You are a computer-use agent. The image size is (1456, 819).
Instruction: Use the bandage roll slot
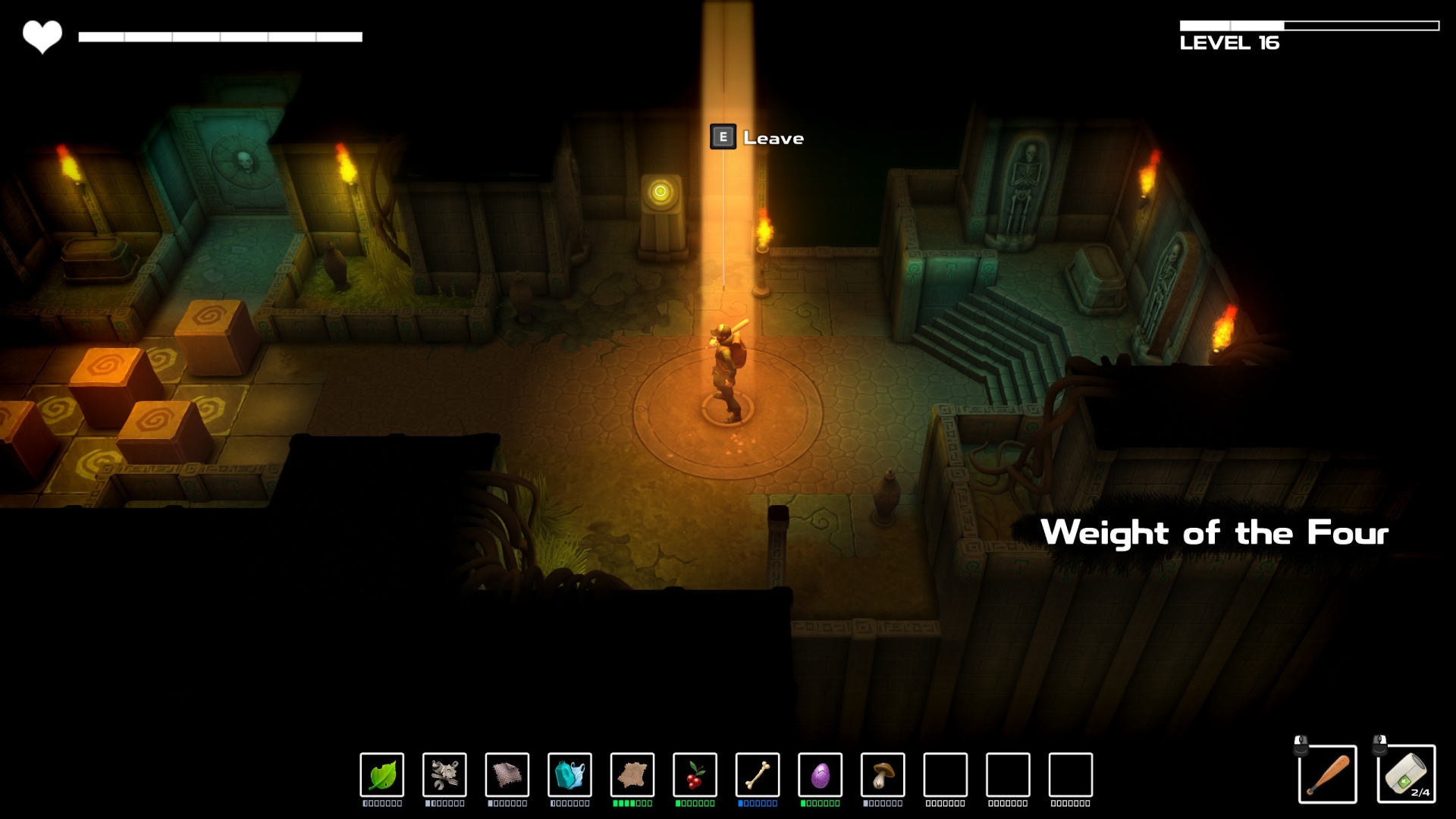(1406, 774)
